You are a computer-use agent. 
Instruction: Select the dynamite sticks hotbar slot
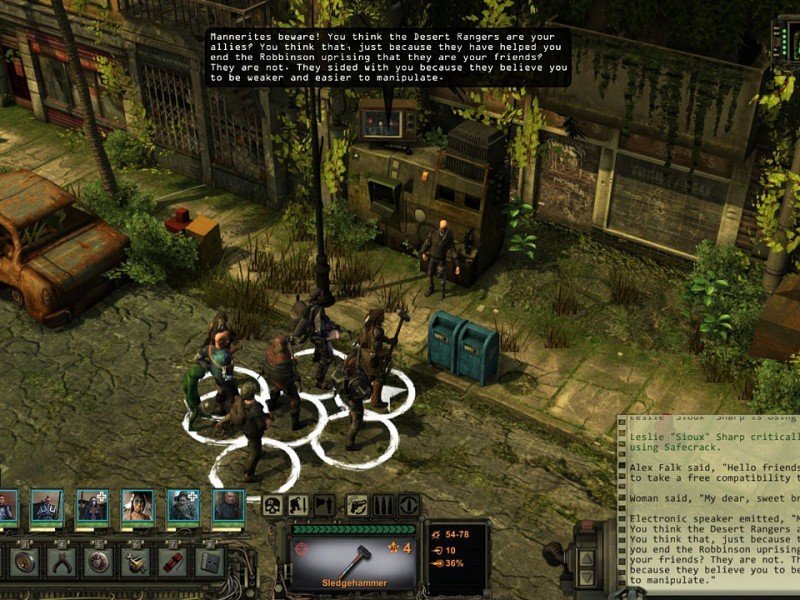pyautogui.click(x=172, y=561)
